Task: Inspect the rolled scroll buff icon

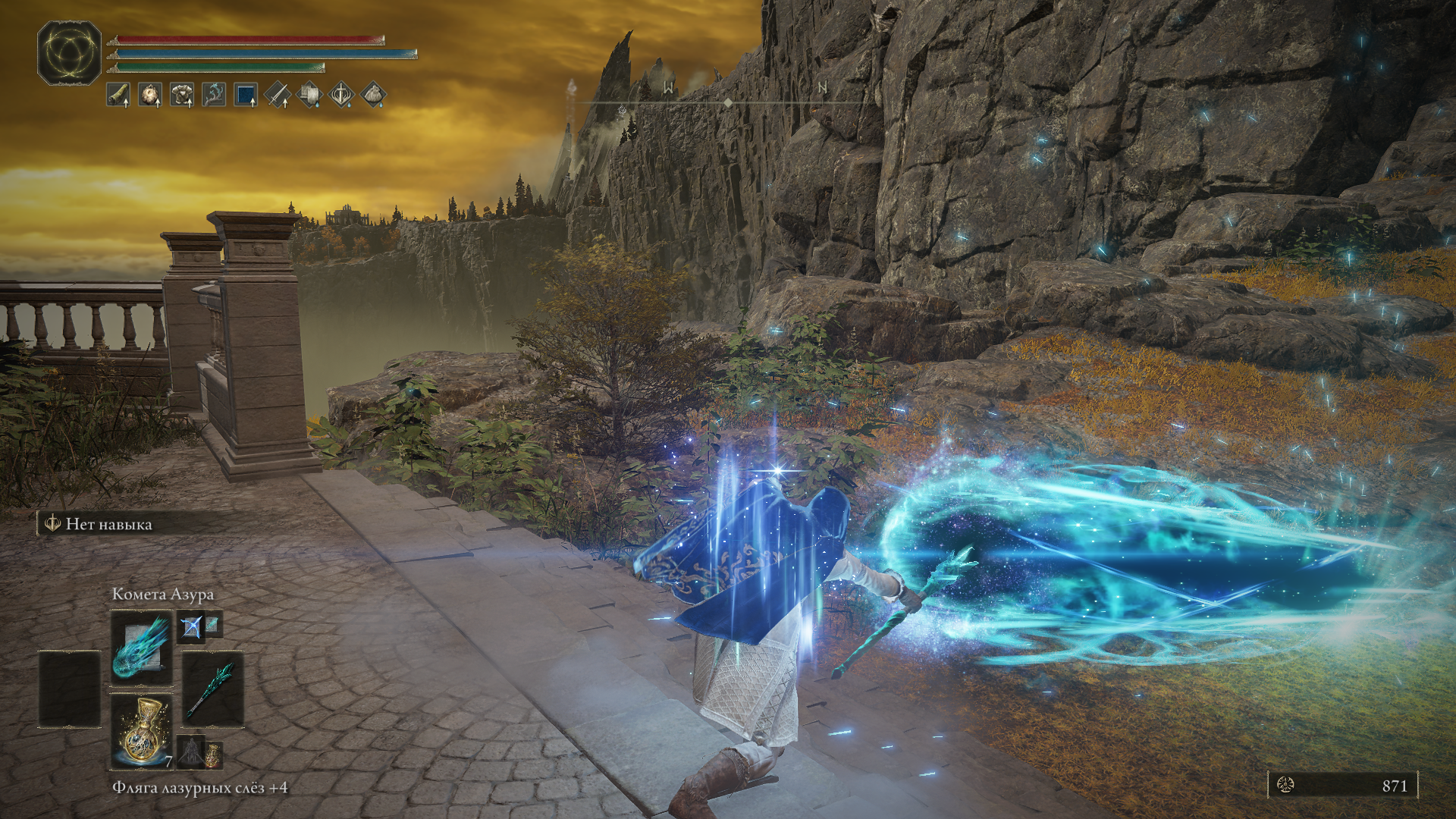Action: [x=118, y=95]
